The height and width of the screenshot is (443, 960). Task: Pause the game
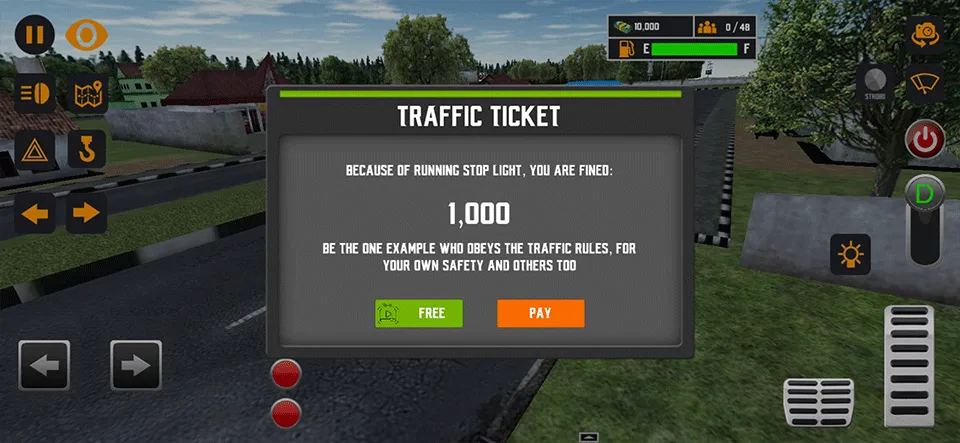click(35, 35)
